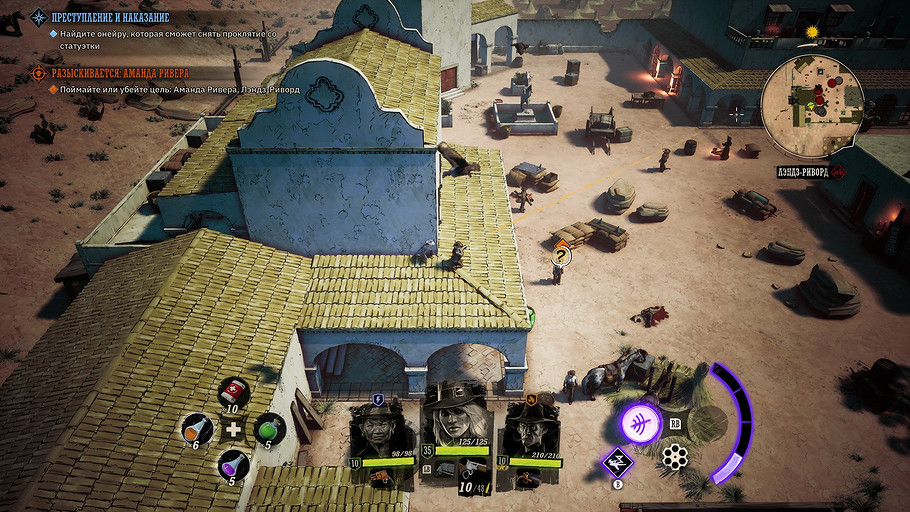Screen dimensions: 910x512
Task: Use the orange potion flask
Action: click(x=196, y=429)
